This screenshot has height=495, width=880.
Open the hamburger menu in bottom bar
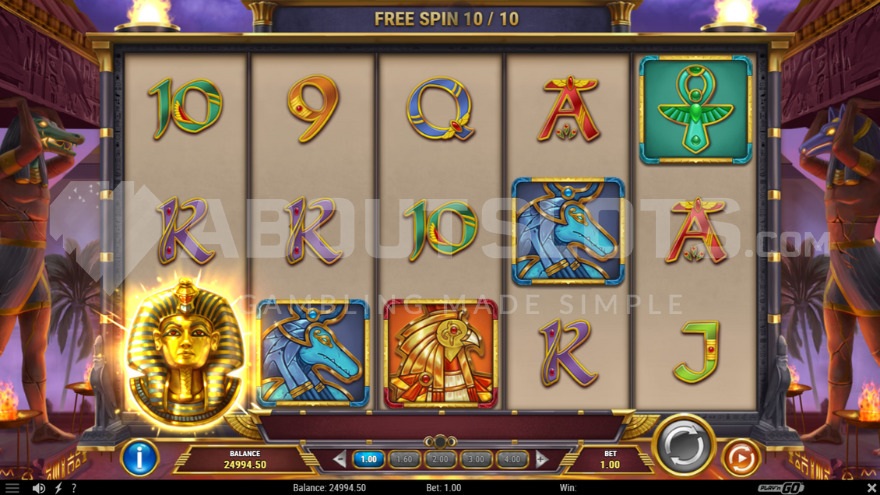tap(14, 488)
